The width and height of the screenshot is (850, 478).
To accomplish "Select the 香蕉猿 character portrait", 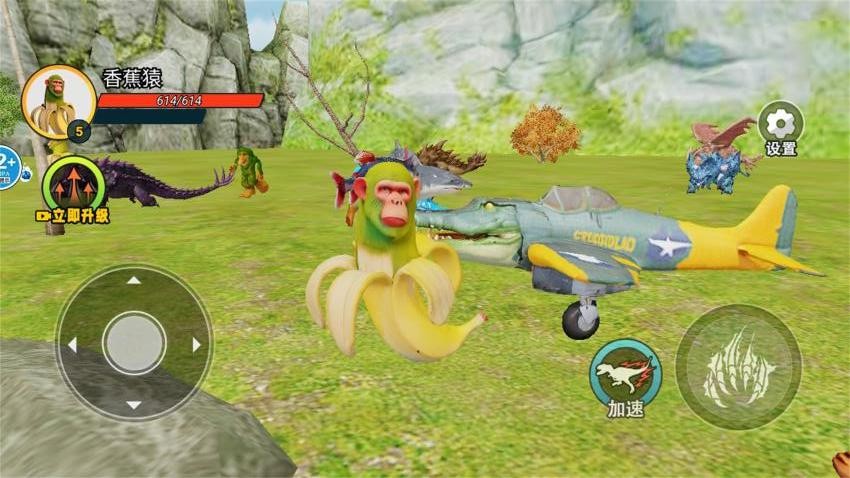I will [58, 103].
